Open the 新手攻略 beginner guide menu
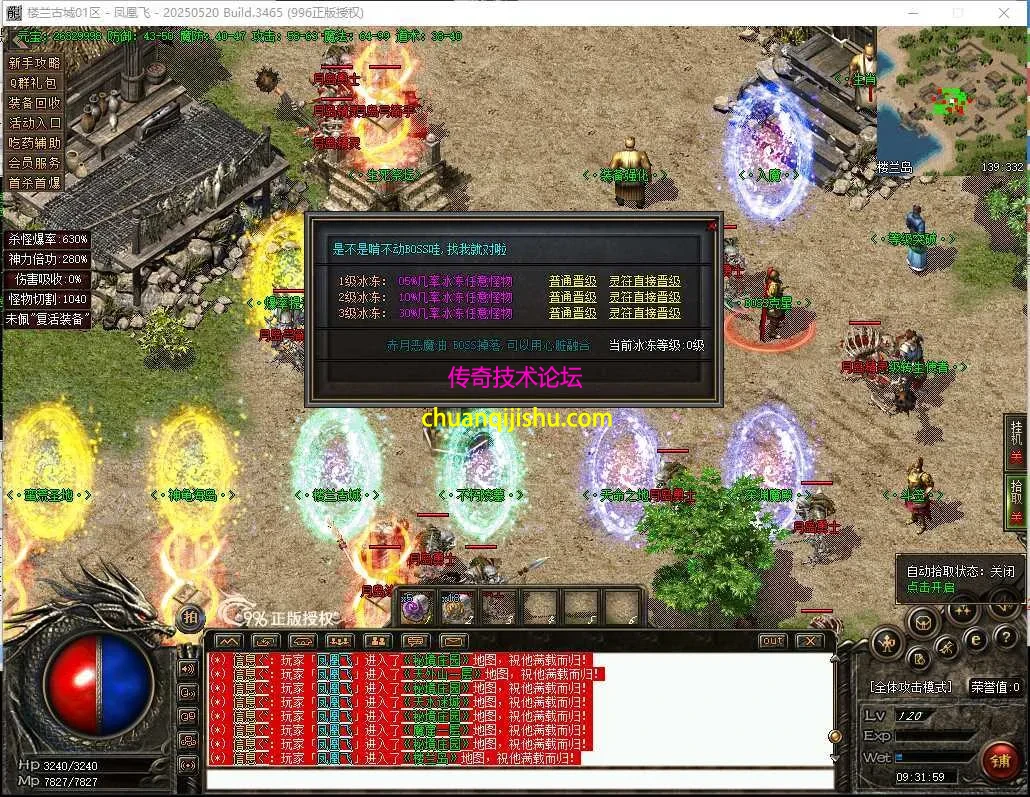The height and width of the screenshot is (797, 1030). tap(35, 63)
